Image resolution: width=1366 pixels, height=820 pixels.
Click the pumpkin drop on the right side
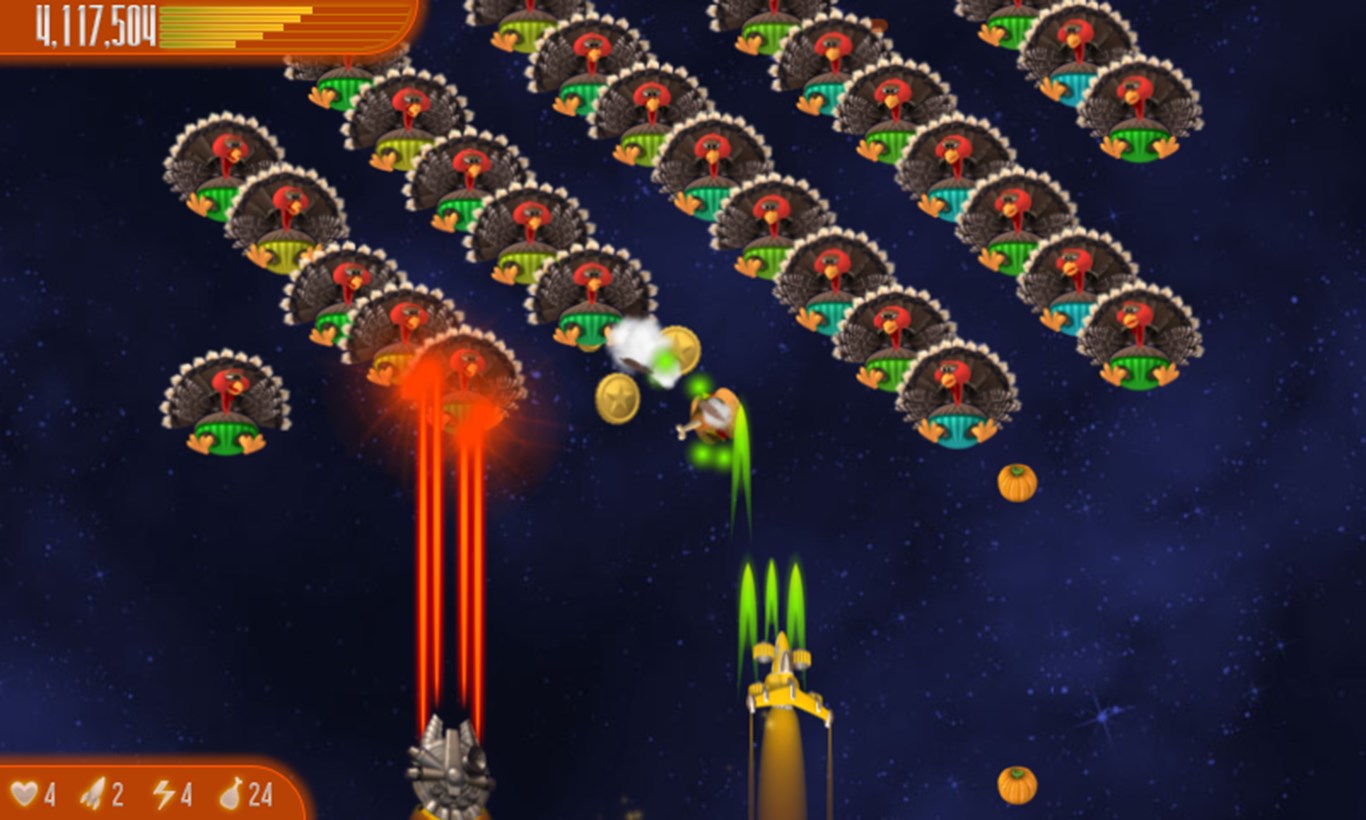pos(1016,482)
